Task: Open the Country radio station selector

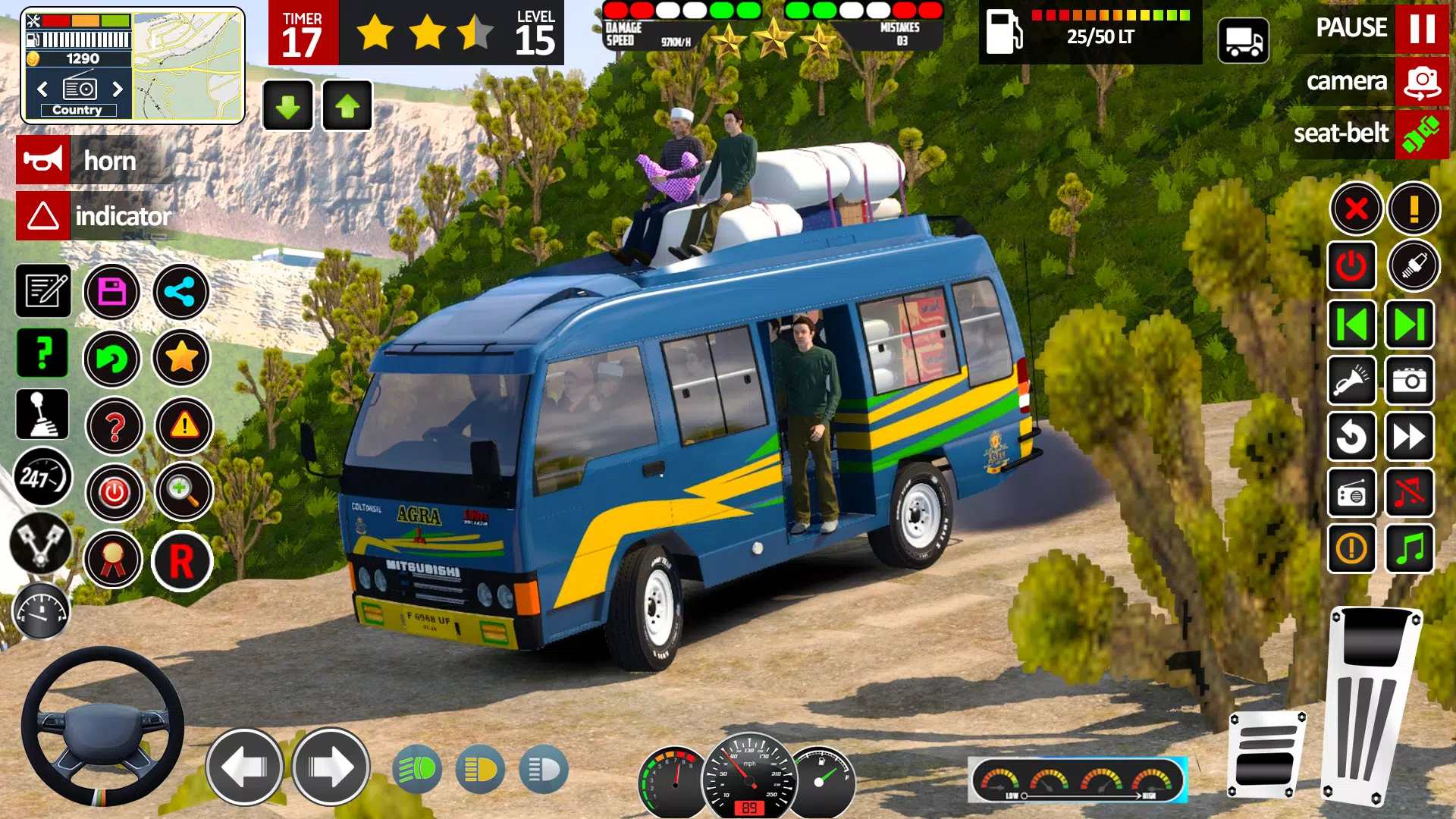Action: pos(78,89)
